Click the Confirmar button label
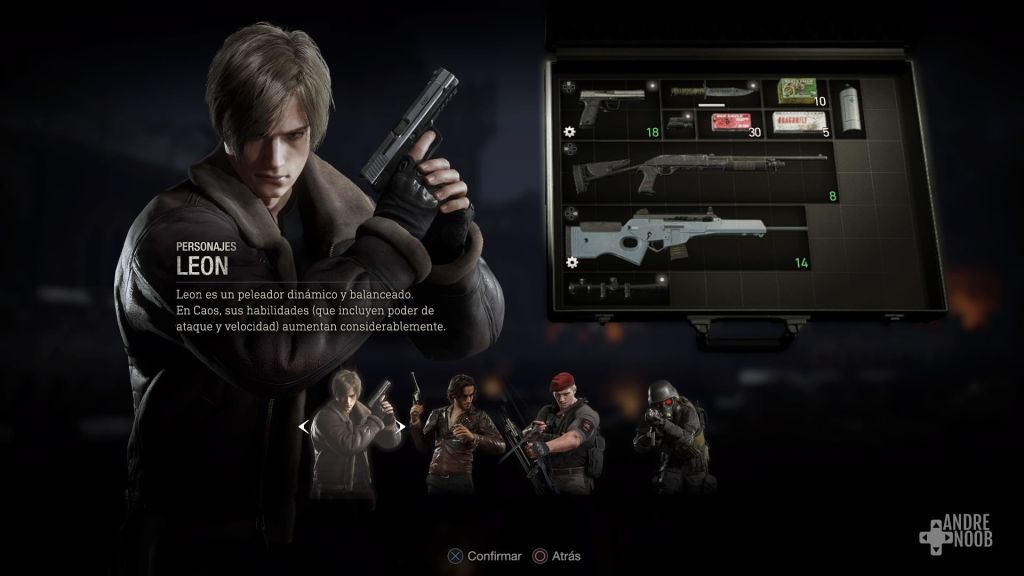 click(x=495, y=556)
